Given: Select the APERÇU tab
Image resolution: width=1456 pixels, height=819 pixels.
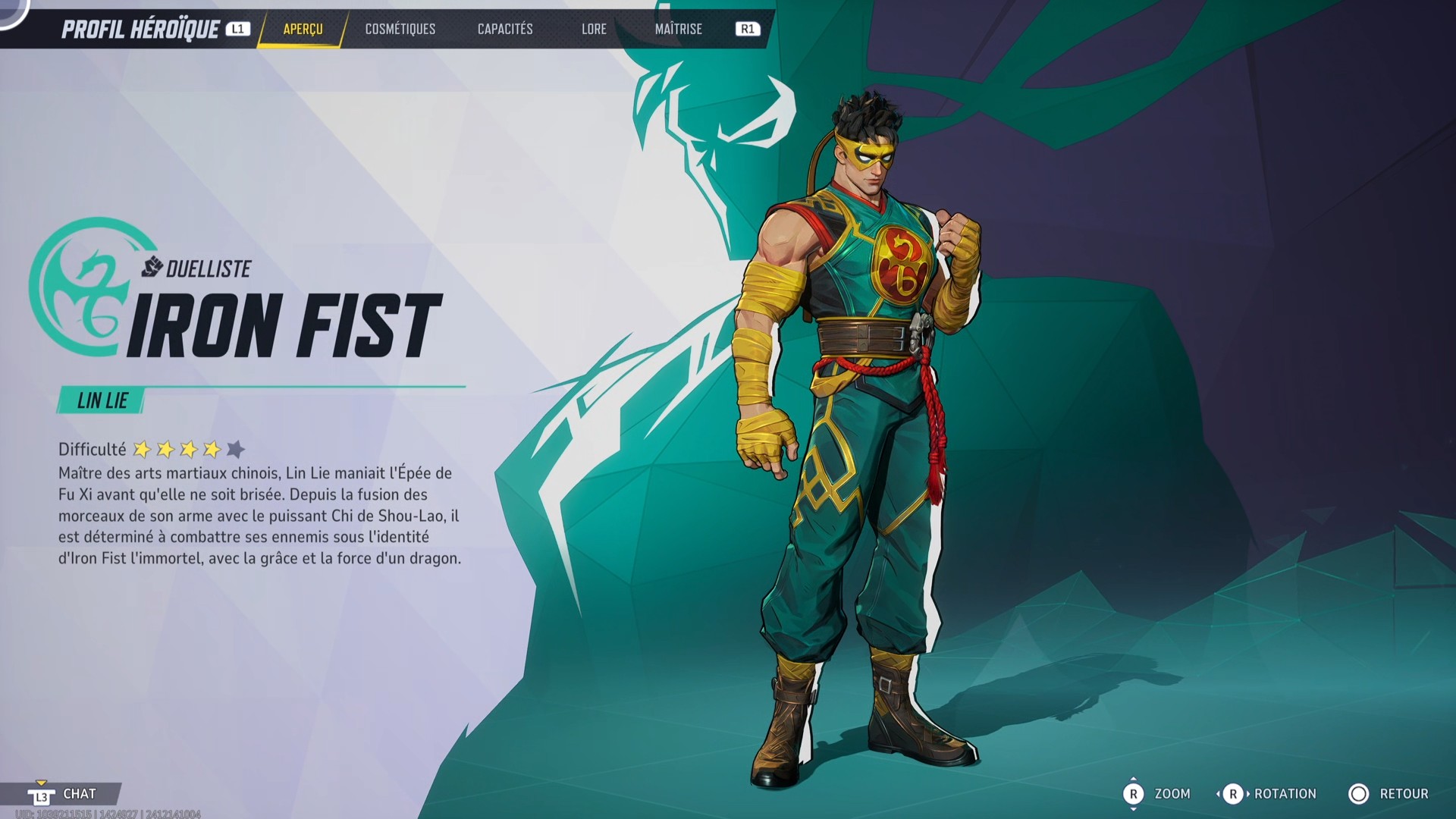Looking at the screenshot, I should click(x=302, y=30).
